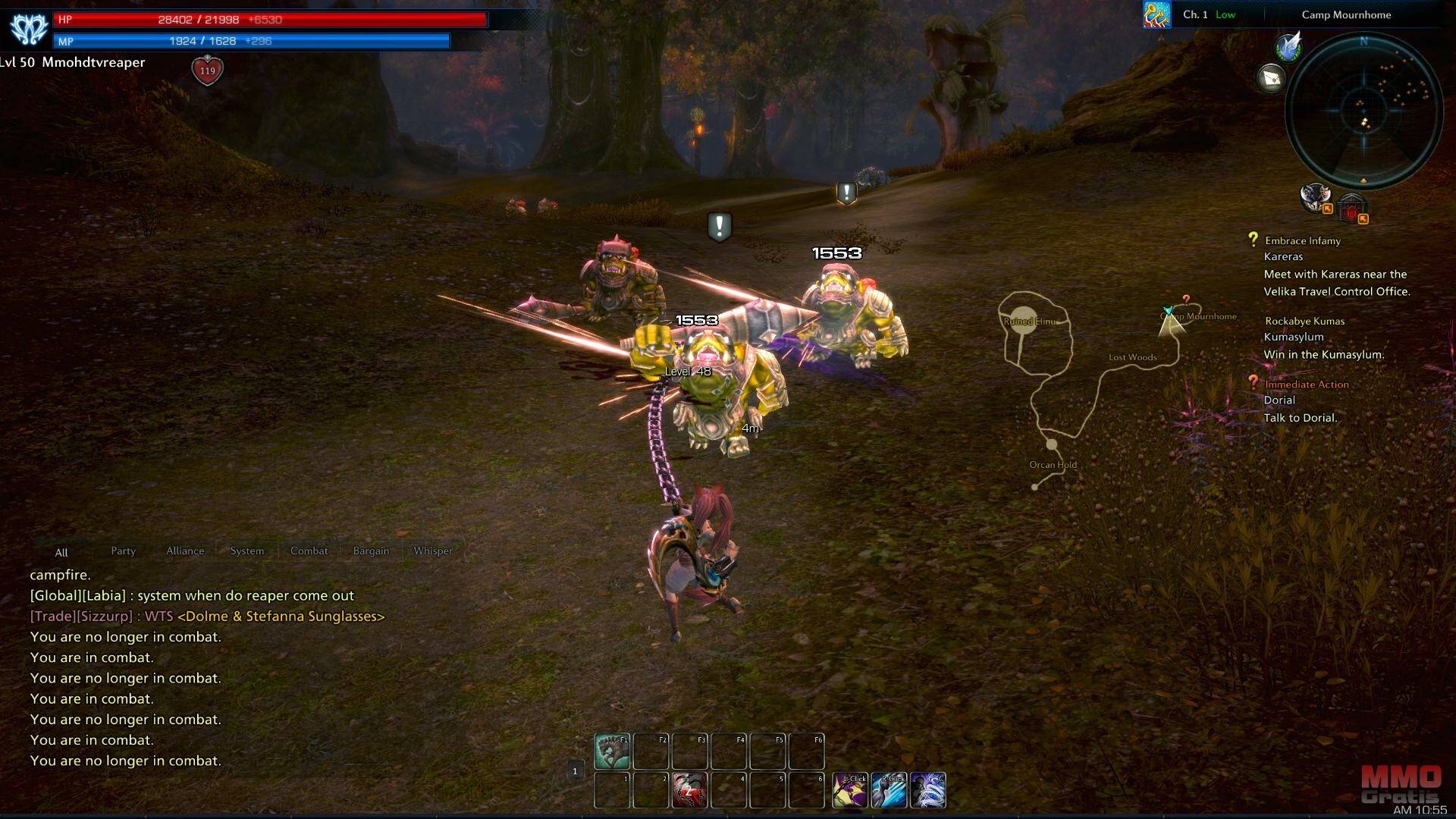
Task: Select the All chat tab
Action: coord(61,553)
